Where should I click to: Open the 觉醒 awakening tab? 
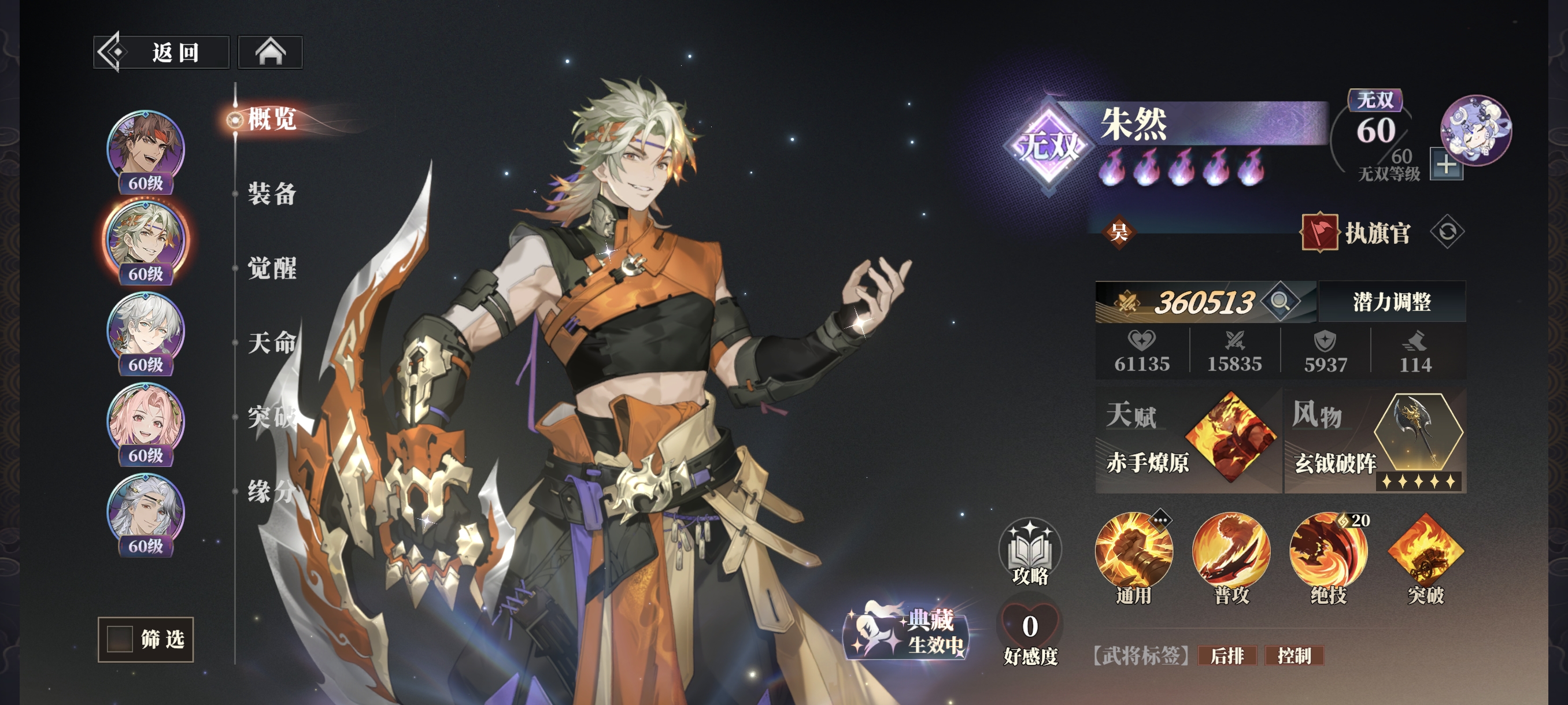click(272, 268)
